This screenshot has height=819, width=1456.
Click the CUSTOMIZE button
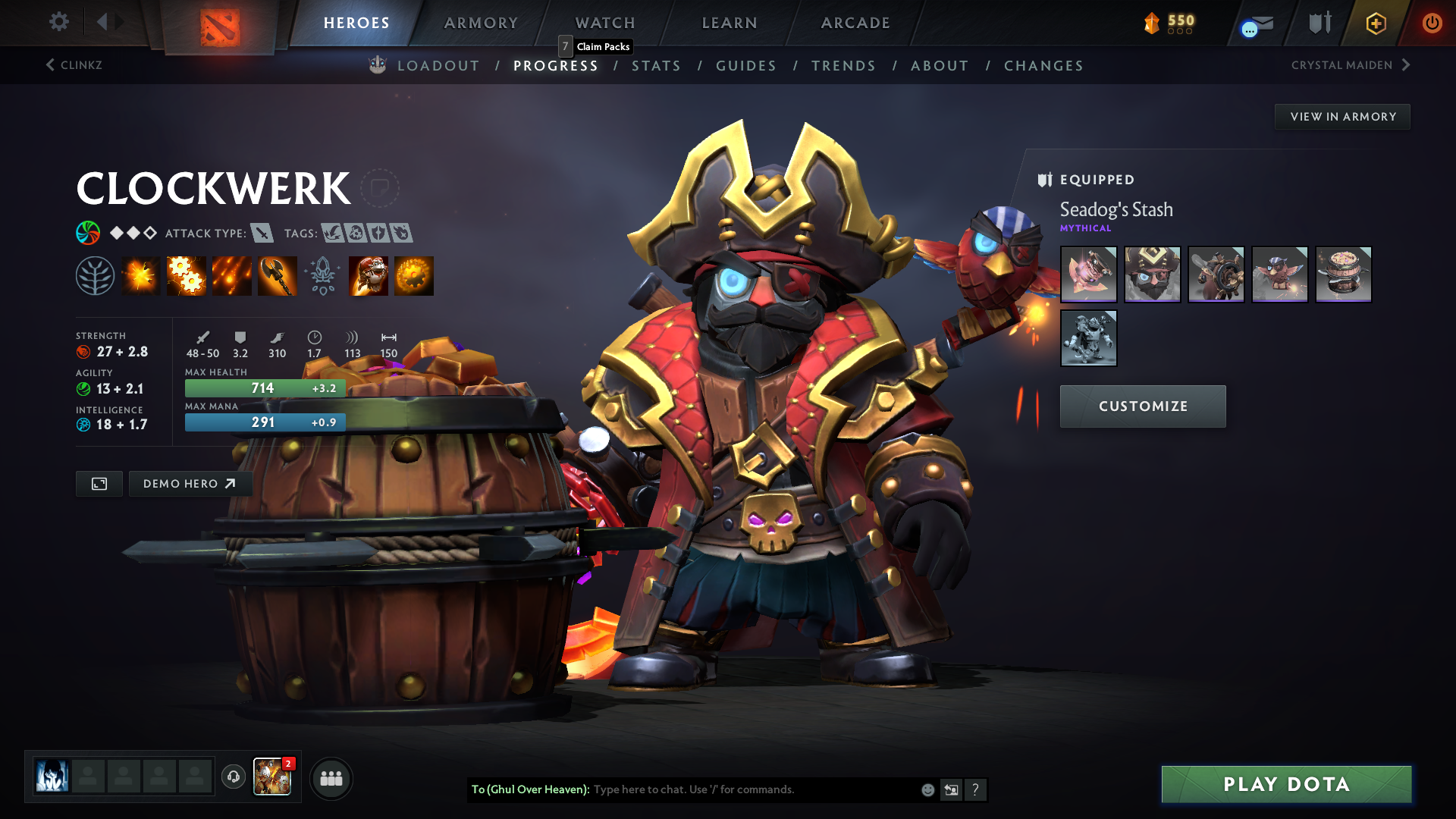[1143, 406]
